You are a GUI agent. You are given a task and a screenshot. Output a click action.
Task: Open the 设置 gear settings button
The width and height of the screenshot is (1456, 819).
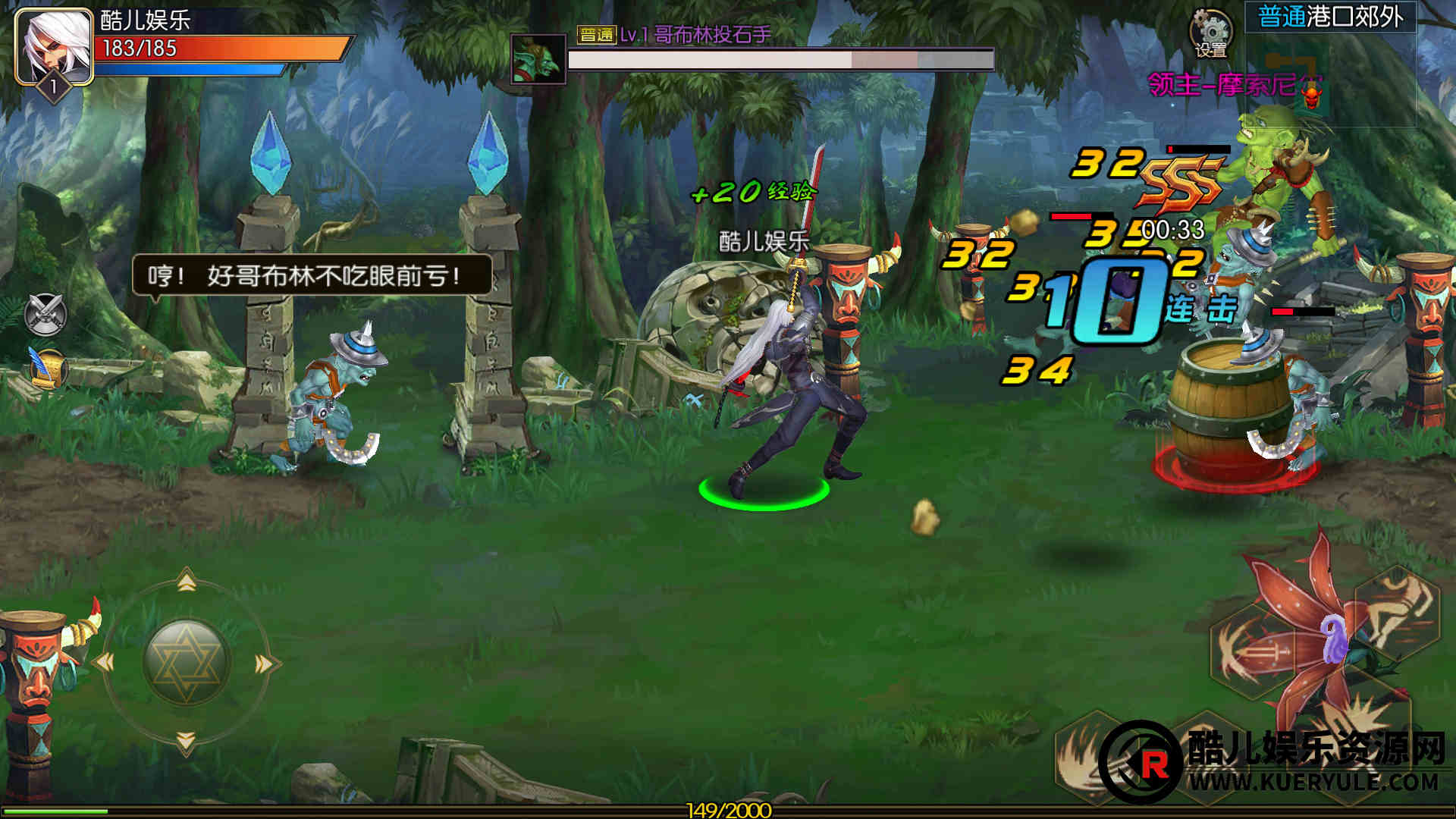tap(1210, 33)
